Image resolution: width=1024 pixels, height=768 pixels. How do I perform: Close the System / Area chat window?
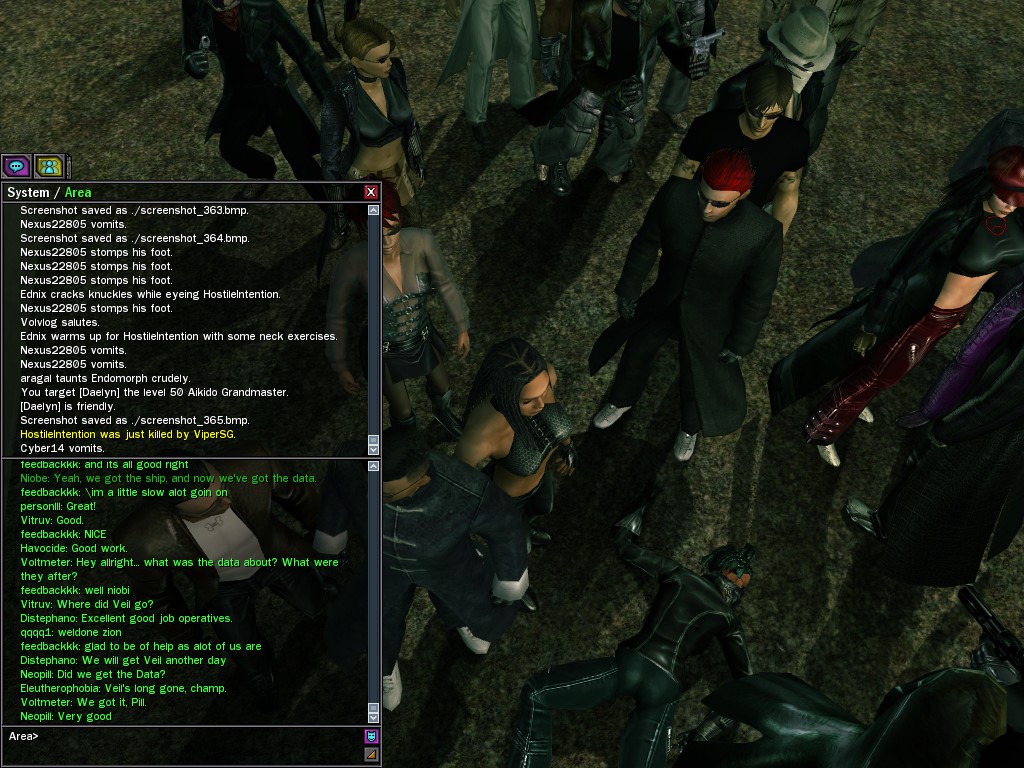(x=371, y=192)
